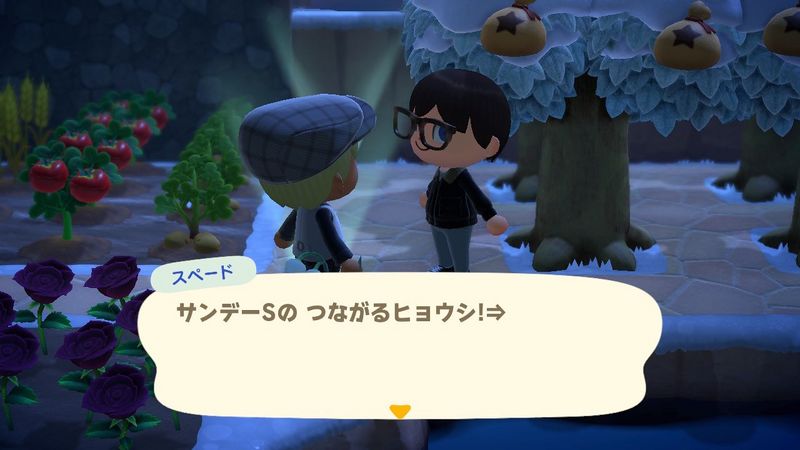Advance dialogue with the yellow arrow
This screenshot has height=450, width=800.
[x=399, y=410]
